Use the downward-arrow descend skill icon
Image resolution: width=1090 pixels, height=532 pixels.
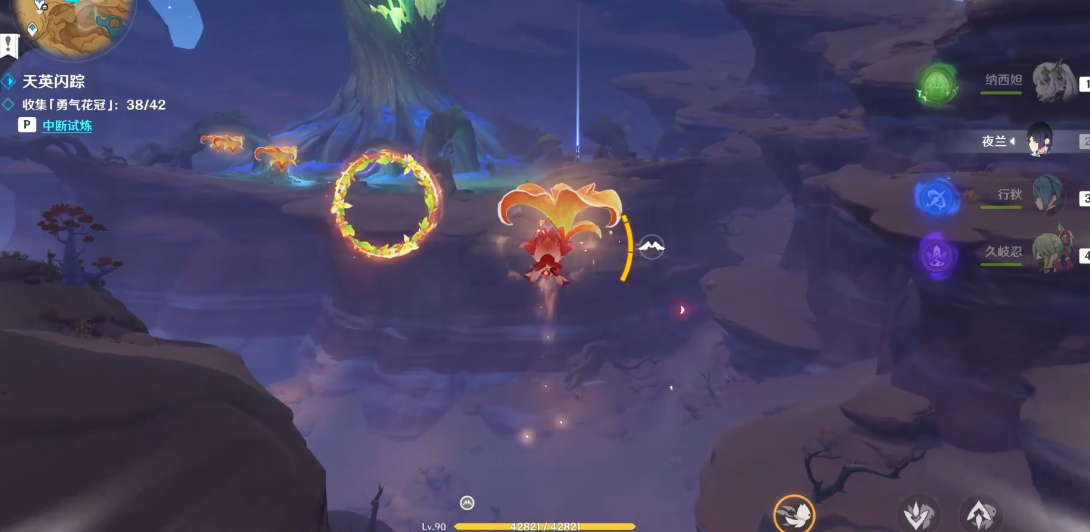(x=918, y=515)
